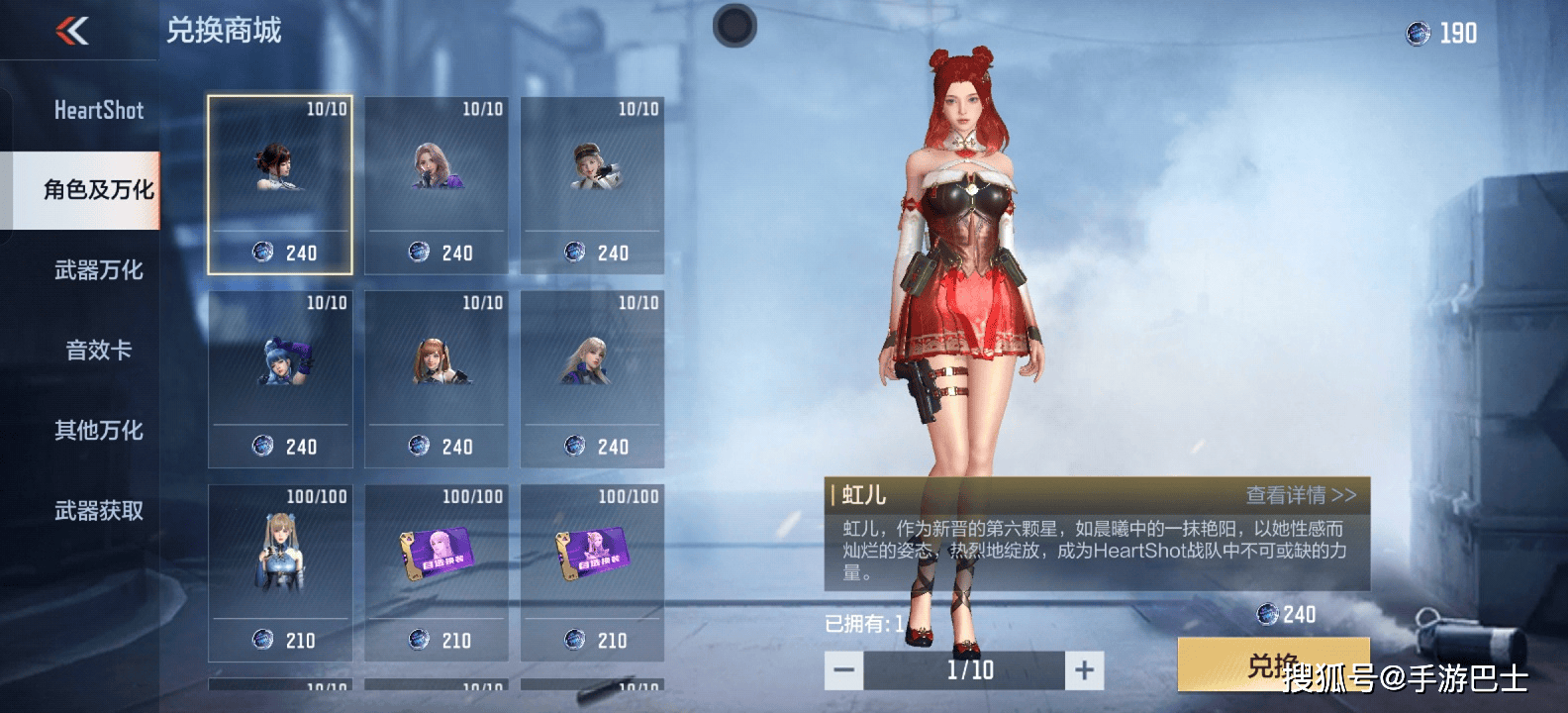Click the yellow 兑换 exchange button
Screen dimensions: 1568x713
tap(1273, 664)
